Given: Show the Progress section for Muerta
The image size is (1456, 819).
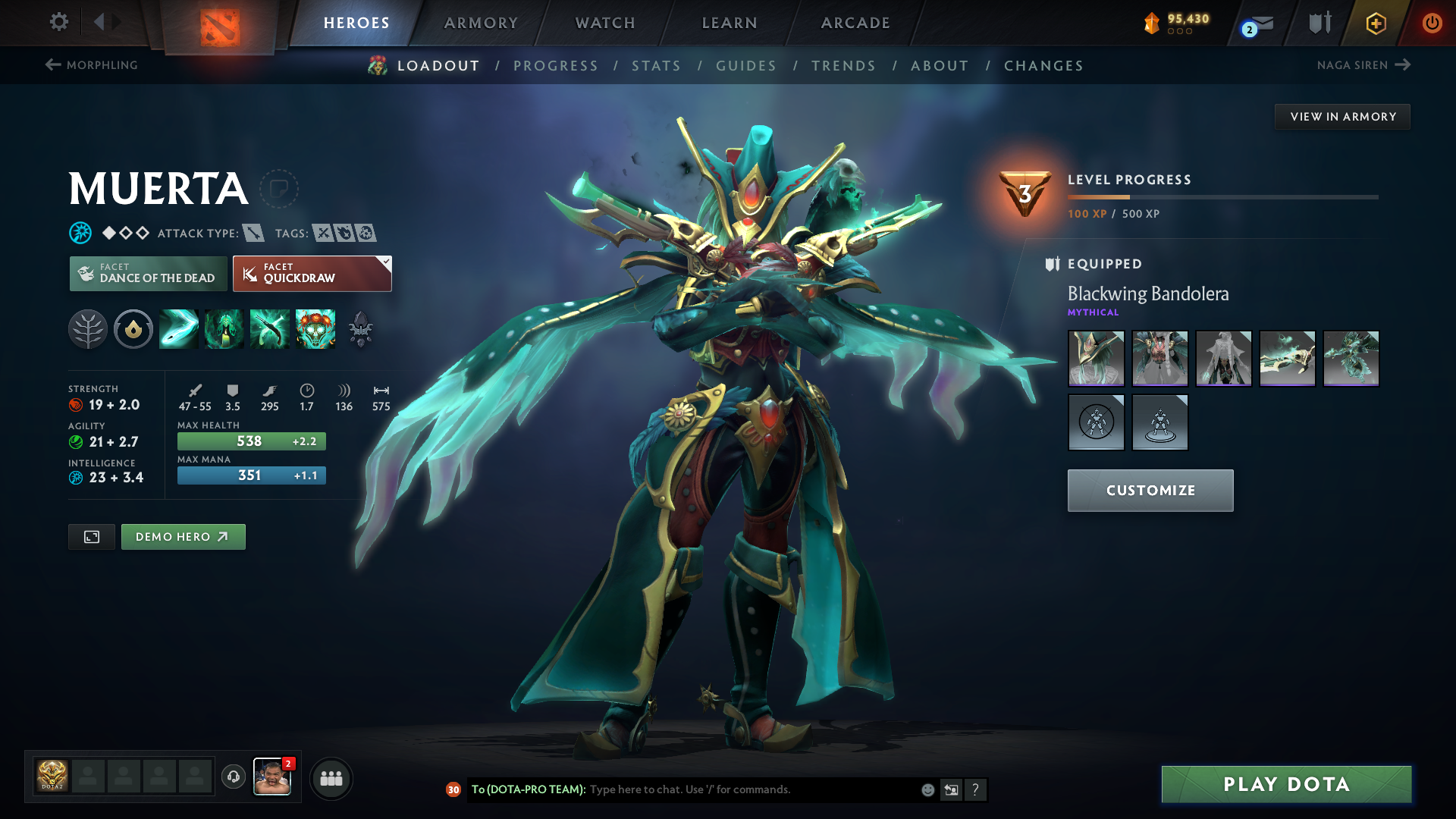Looking at the screenshot, I should pyautogui.click(x=556, y=66).
